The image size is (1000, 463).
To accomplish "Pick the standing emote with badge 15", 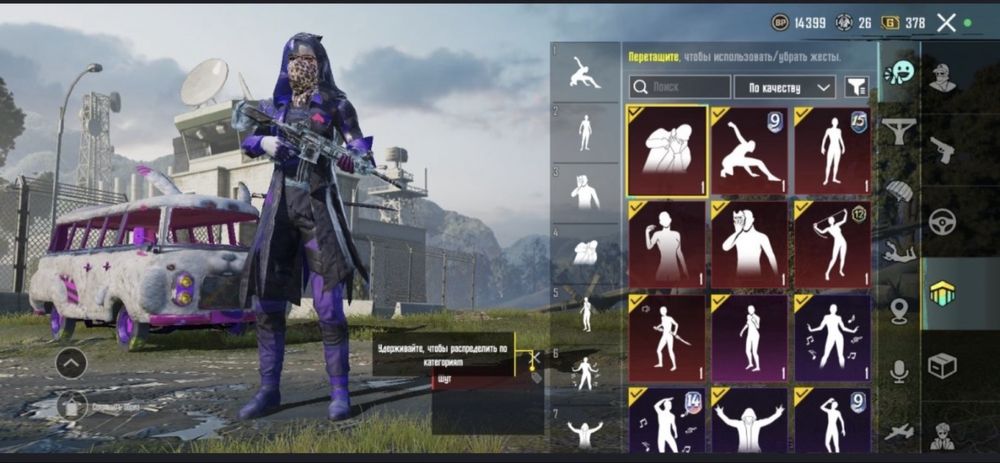I will click(x=832, y=151).
